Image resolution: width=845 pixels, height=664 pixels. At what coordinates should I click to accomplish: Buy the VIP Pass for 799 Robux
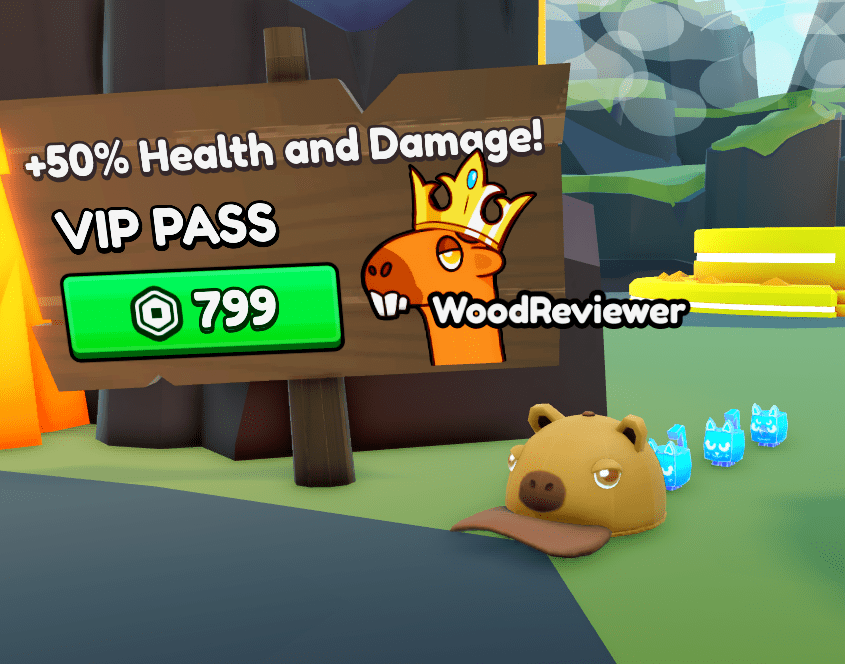[x=202, y=310]
